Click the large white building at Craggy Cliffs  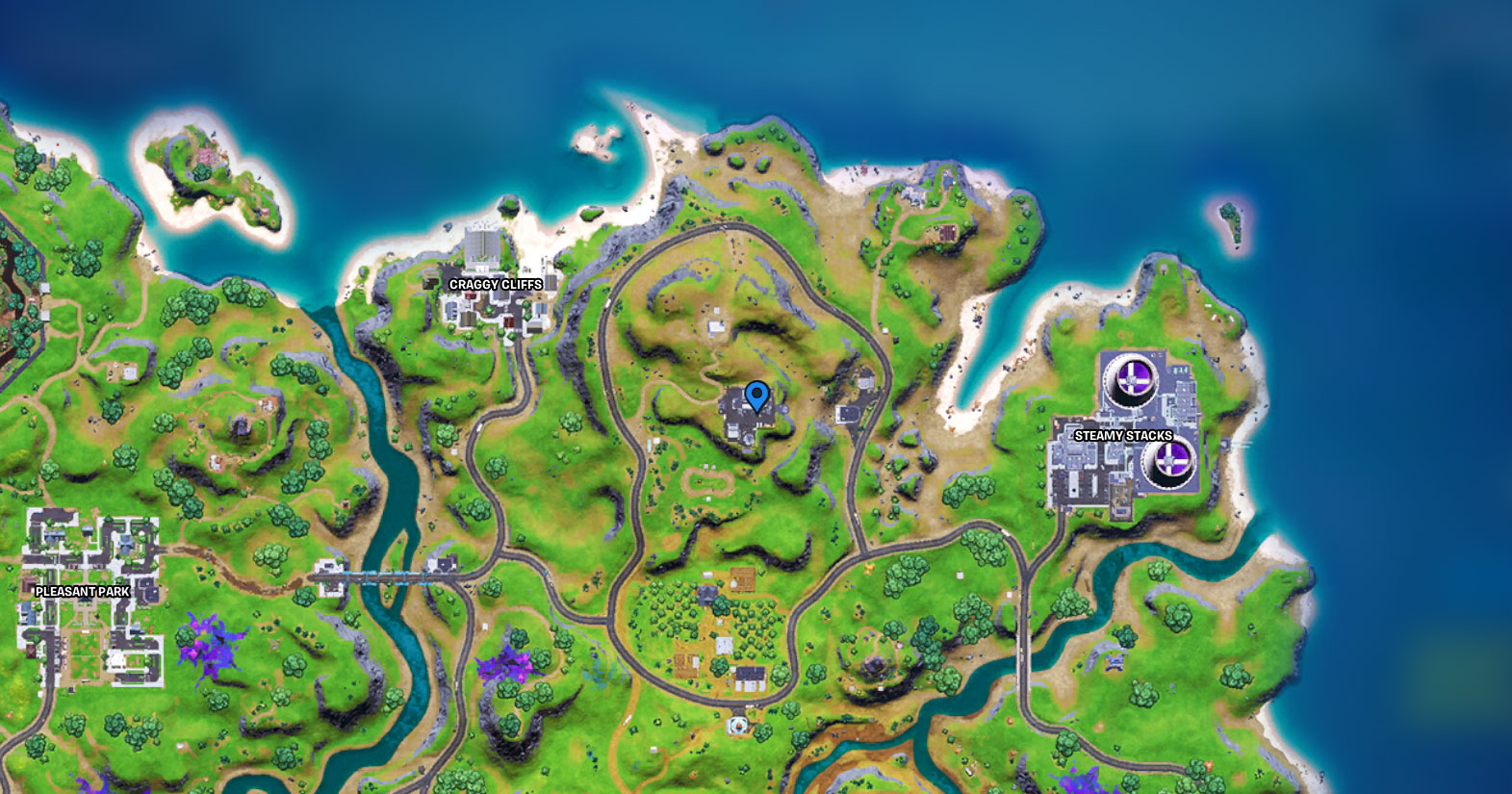[x=484, y=243]
